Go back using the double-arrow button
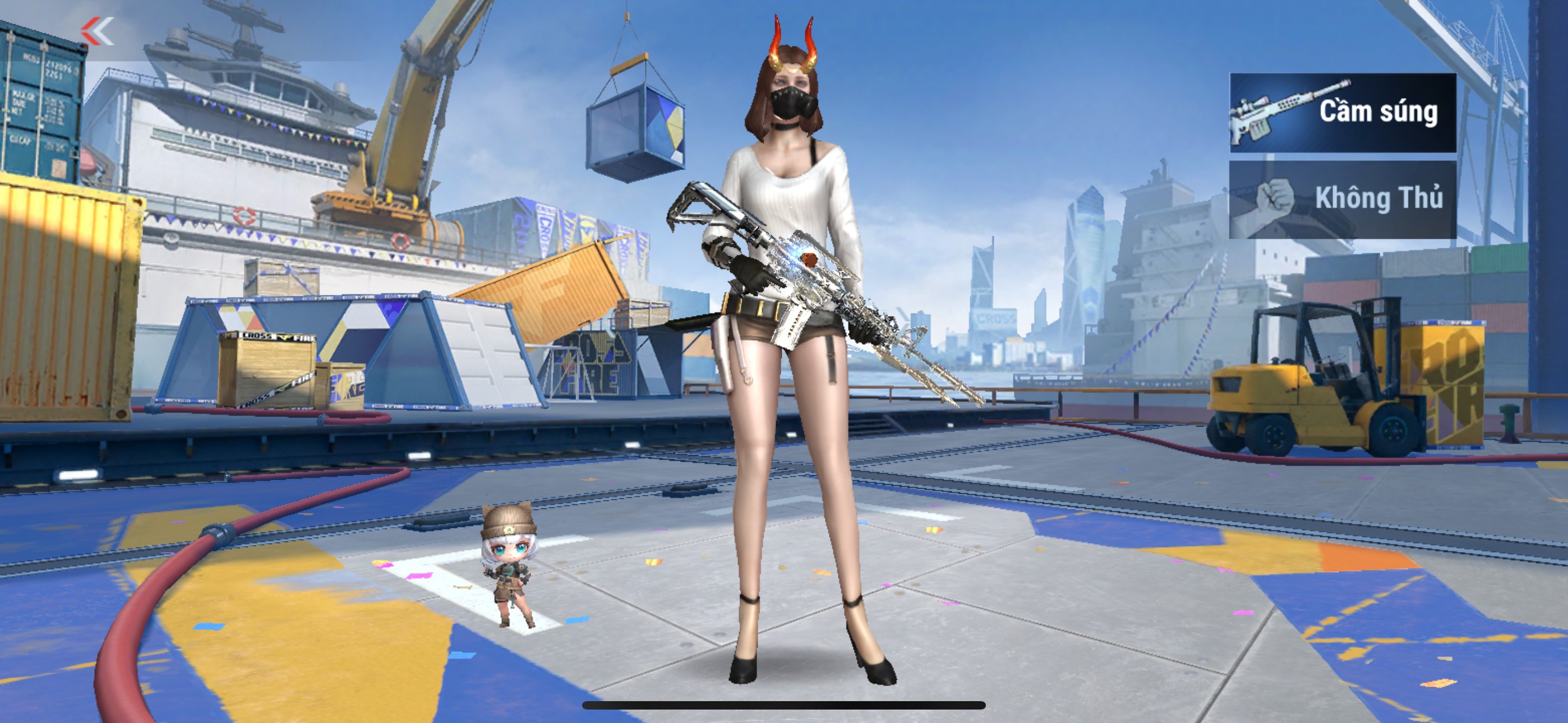Screen dimensions: 1568x723 (98, 31)
